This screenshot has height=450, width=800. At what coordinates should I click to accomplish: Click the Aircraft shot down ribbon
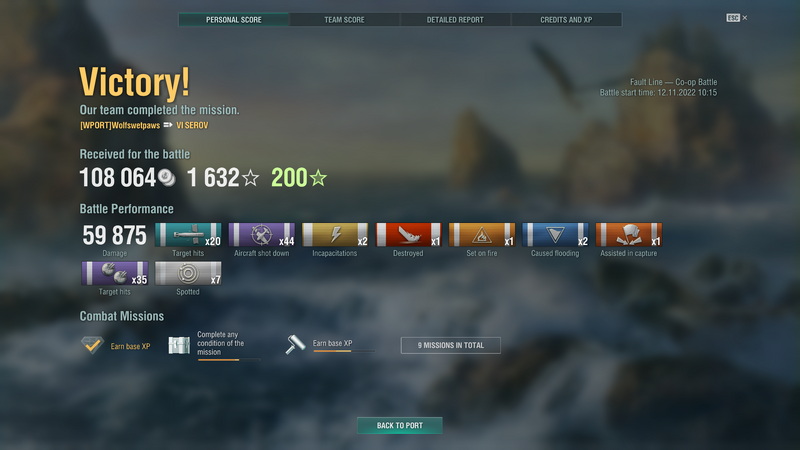click(261, 235)
